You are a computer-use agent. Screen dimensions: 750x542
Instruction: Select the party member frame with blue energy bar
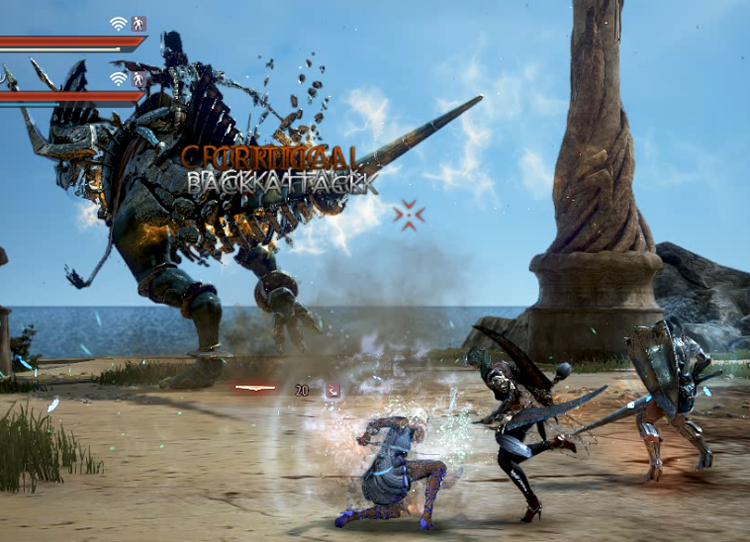68,98
